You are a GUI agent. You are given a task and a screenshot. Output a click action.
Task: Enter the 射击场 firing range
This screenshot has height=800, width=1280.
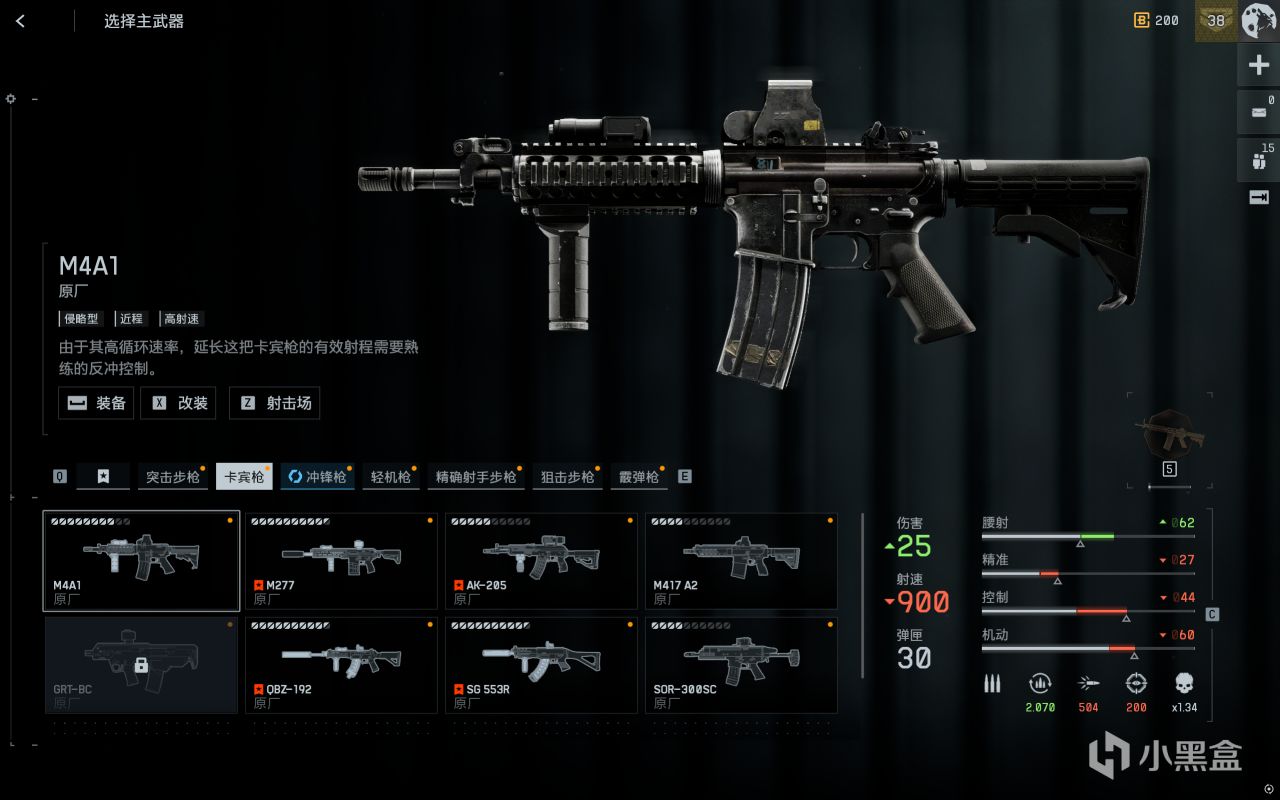tap(274, 403)
